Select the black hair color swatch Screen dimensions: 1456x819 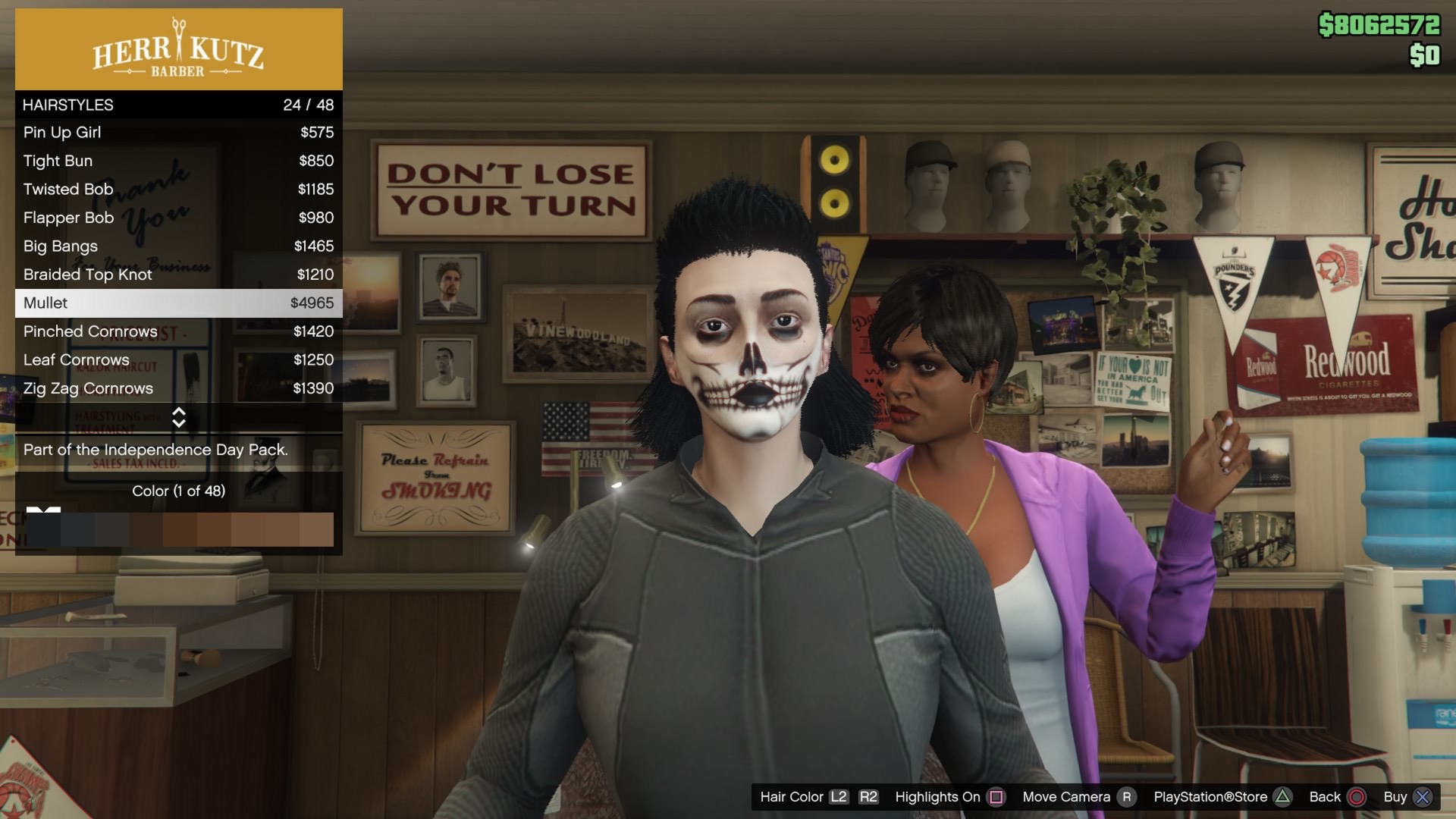click(43, 529)
